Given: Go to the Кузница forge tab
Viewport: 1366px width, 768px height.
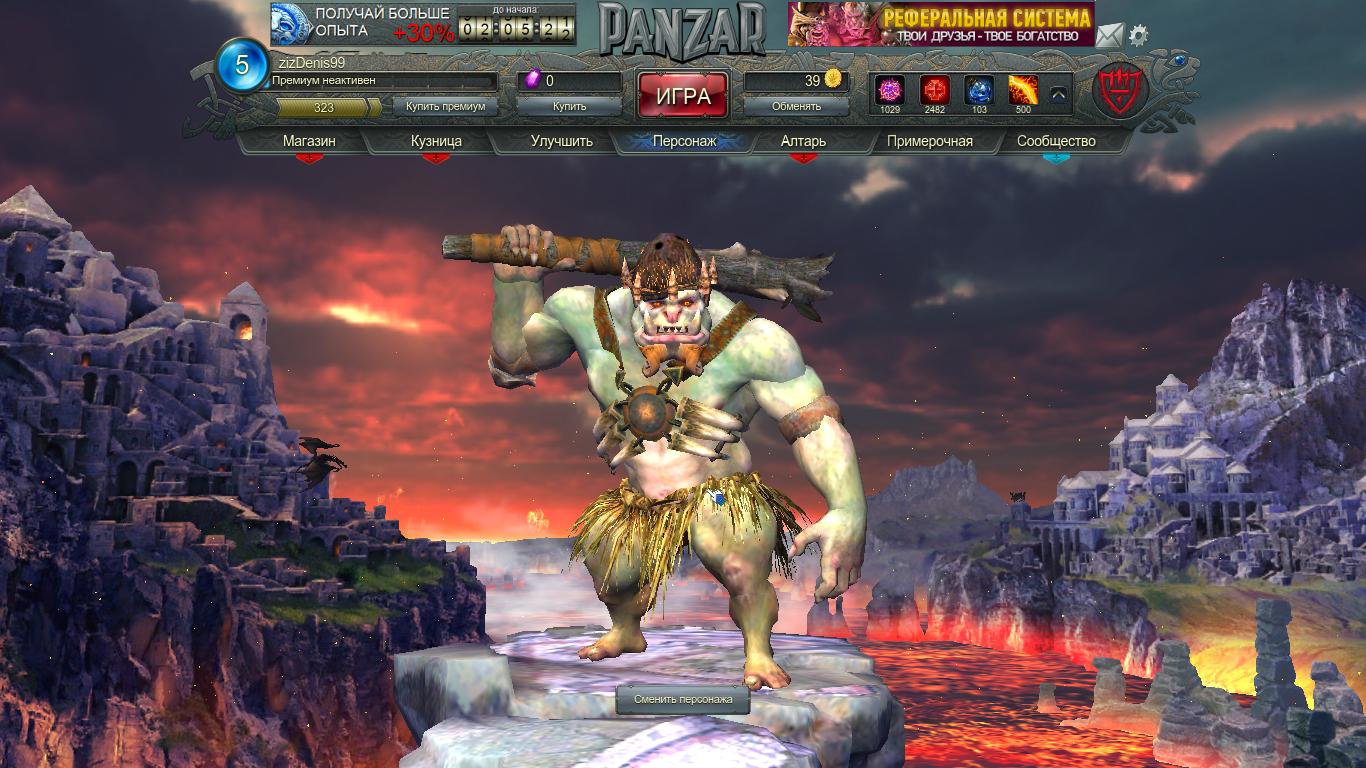Looking at the screenshot, I should pos(436,141).
